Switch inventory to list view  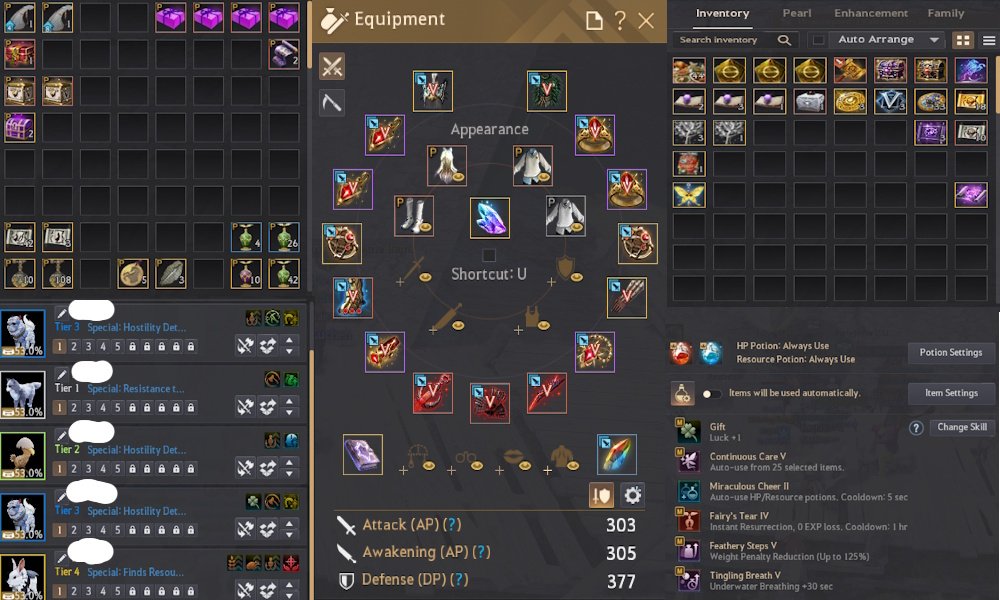pyautogui.click(x=988, y=40)
